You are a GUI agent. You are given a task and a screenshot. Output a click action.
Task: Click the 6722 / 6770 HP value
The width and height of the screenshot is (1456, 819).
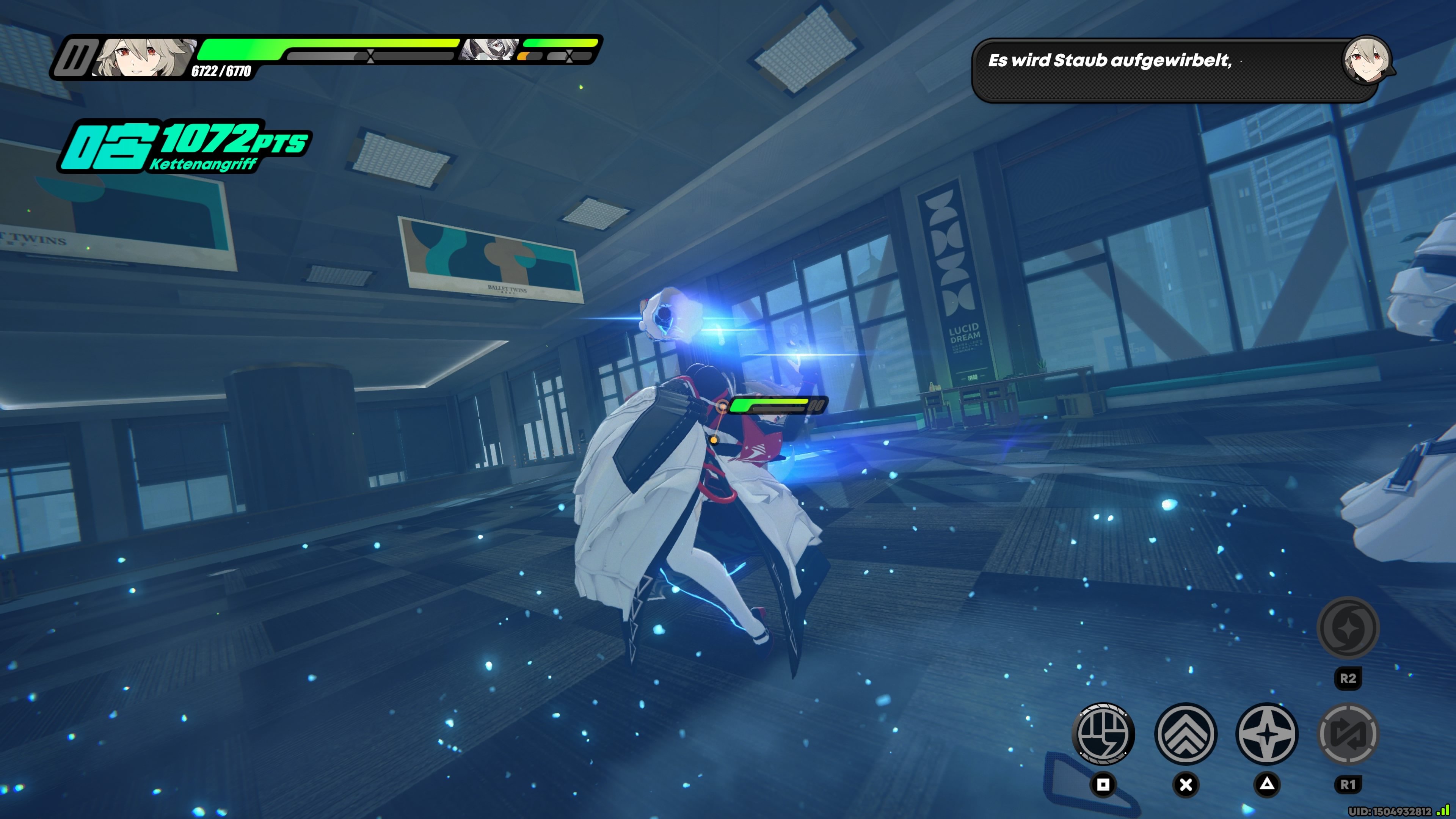[222, 72]
